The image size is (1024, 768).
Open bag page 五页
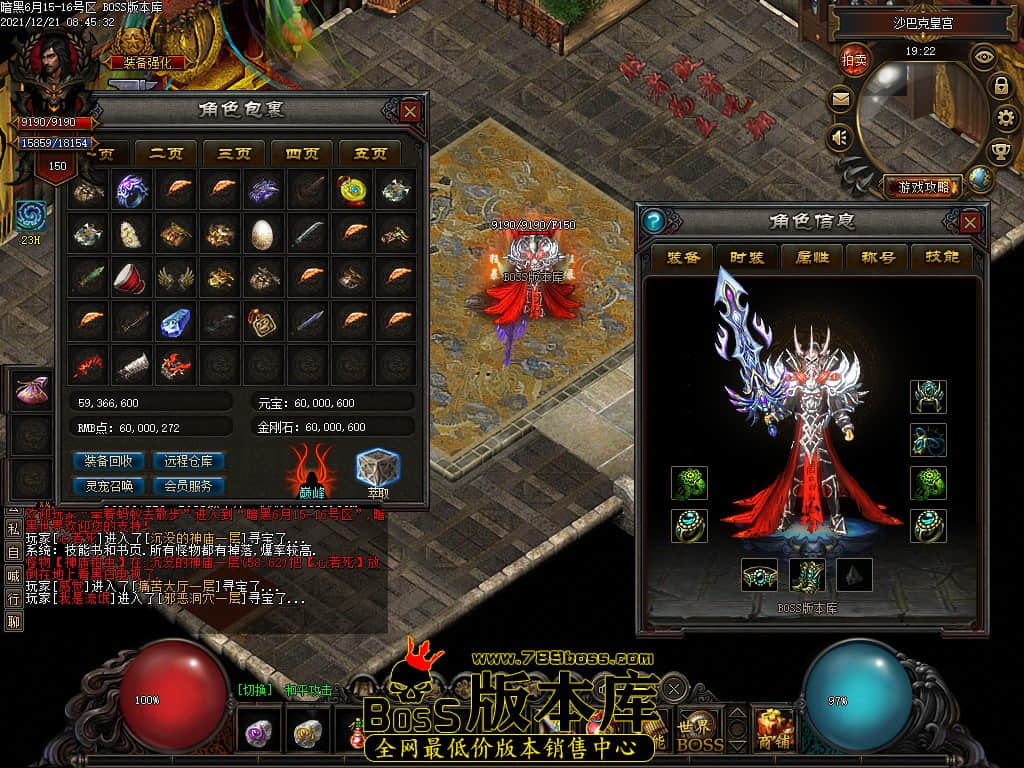370,153
